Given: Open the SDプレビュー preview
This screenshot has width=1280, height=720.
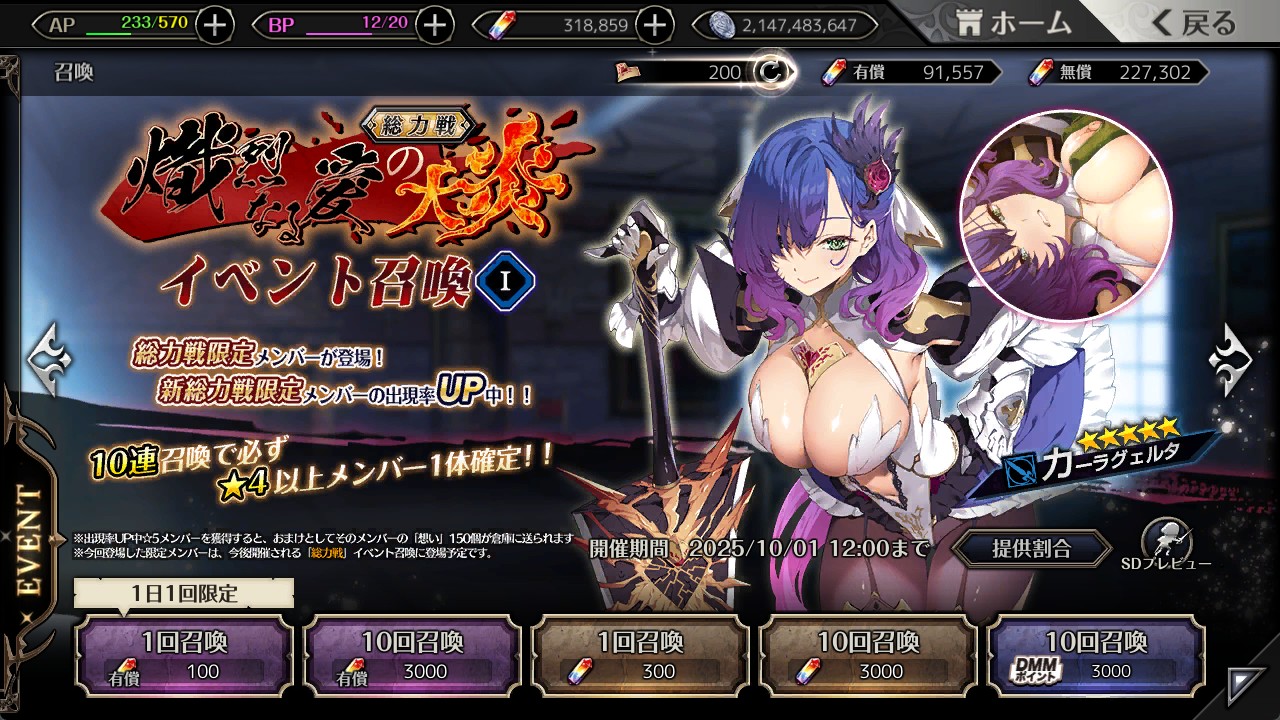Looking at the screenshot, I should coord(1165,546).
